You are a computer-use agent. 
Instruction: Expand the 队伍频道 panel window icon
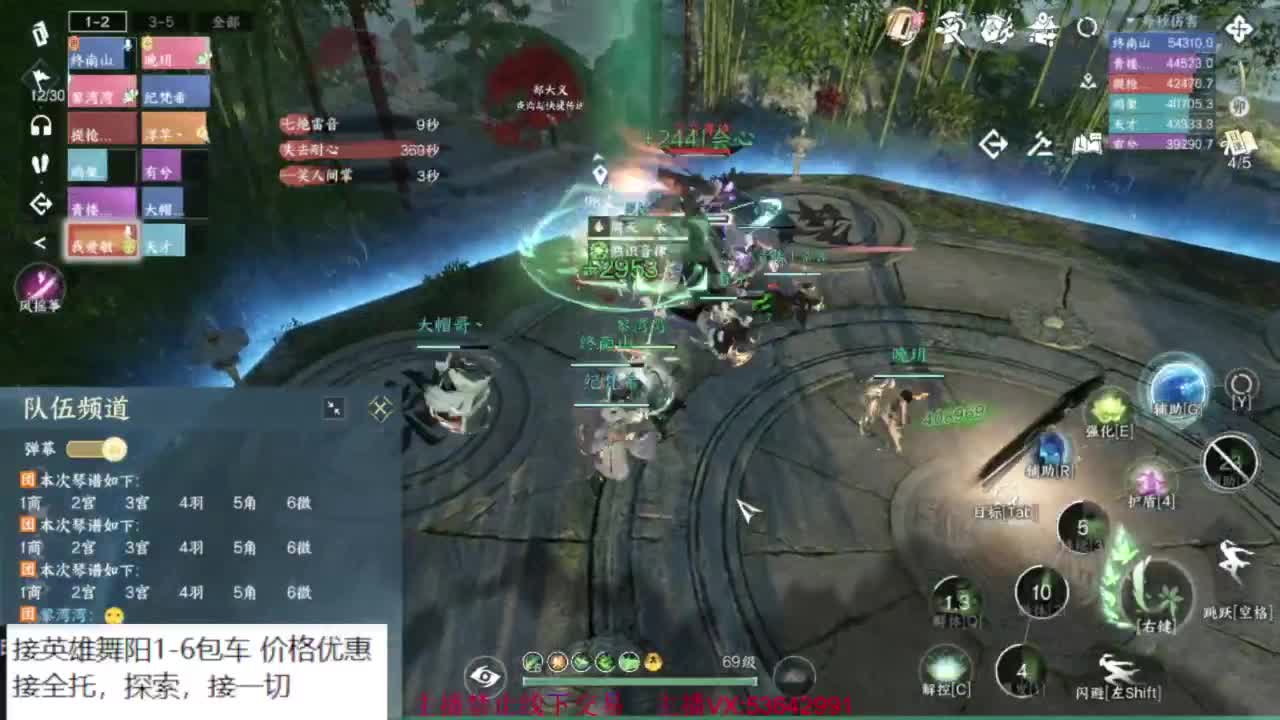click(332, 407)
